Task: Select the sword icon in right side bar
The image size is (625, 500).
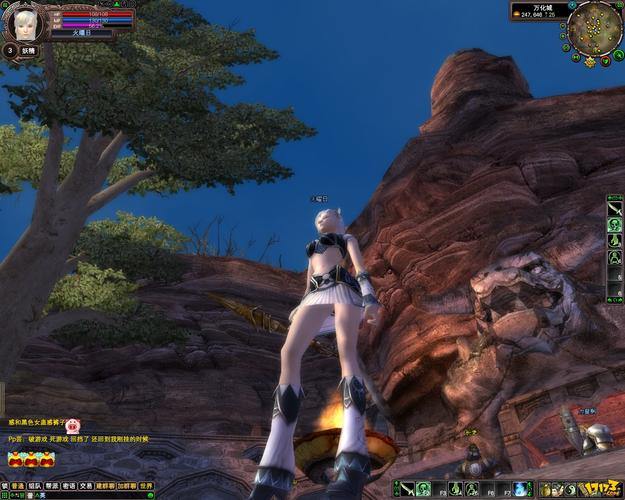Action: (615, 210)
